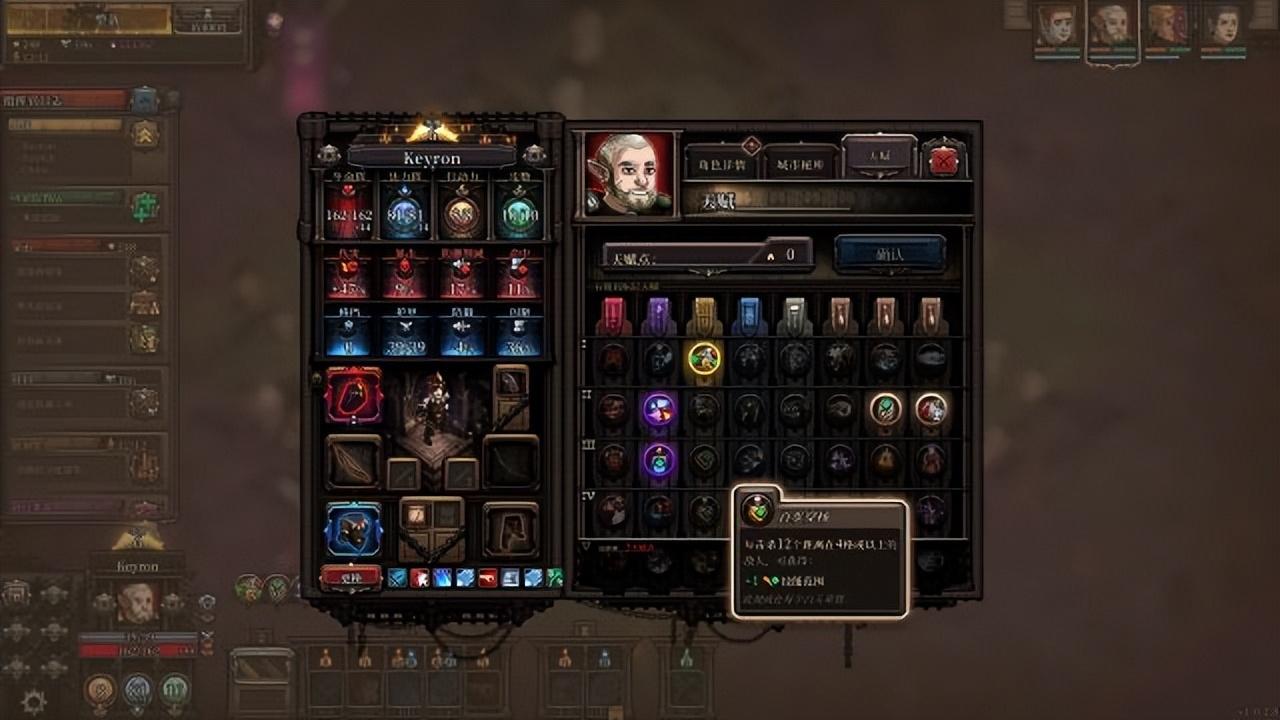Viewport: 1280px width, 720px height.
Task: Switch to the next character arrow by Keyron's name
Action: tap(535, 155)
